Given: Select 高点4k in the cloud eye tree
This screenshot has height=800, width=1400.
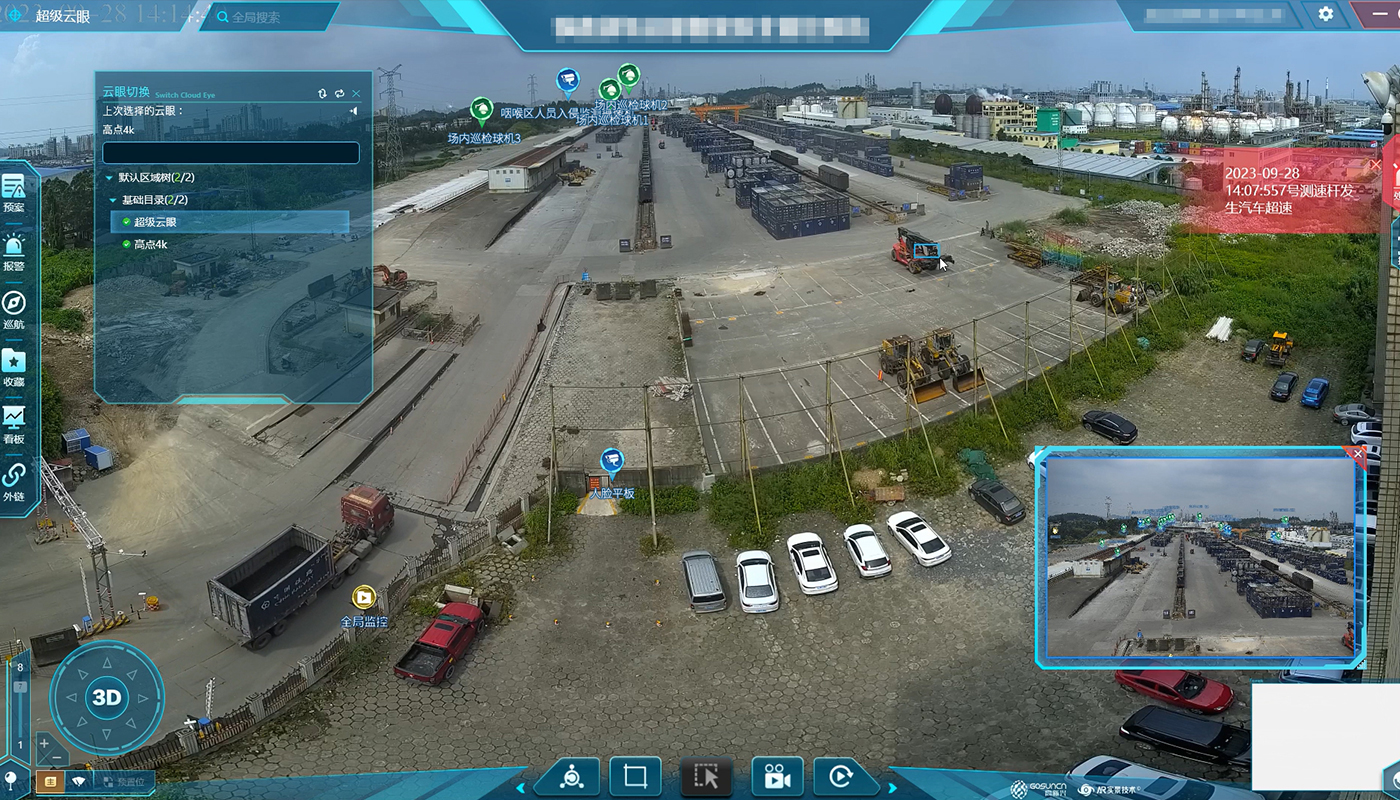Looking at the screenshot, I should coord(150,244).
